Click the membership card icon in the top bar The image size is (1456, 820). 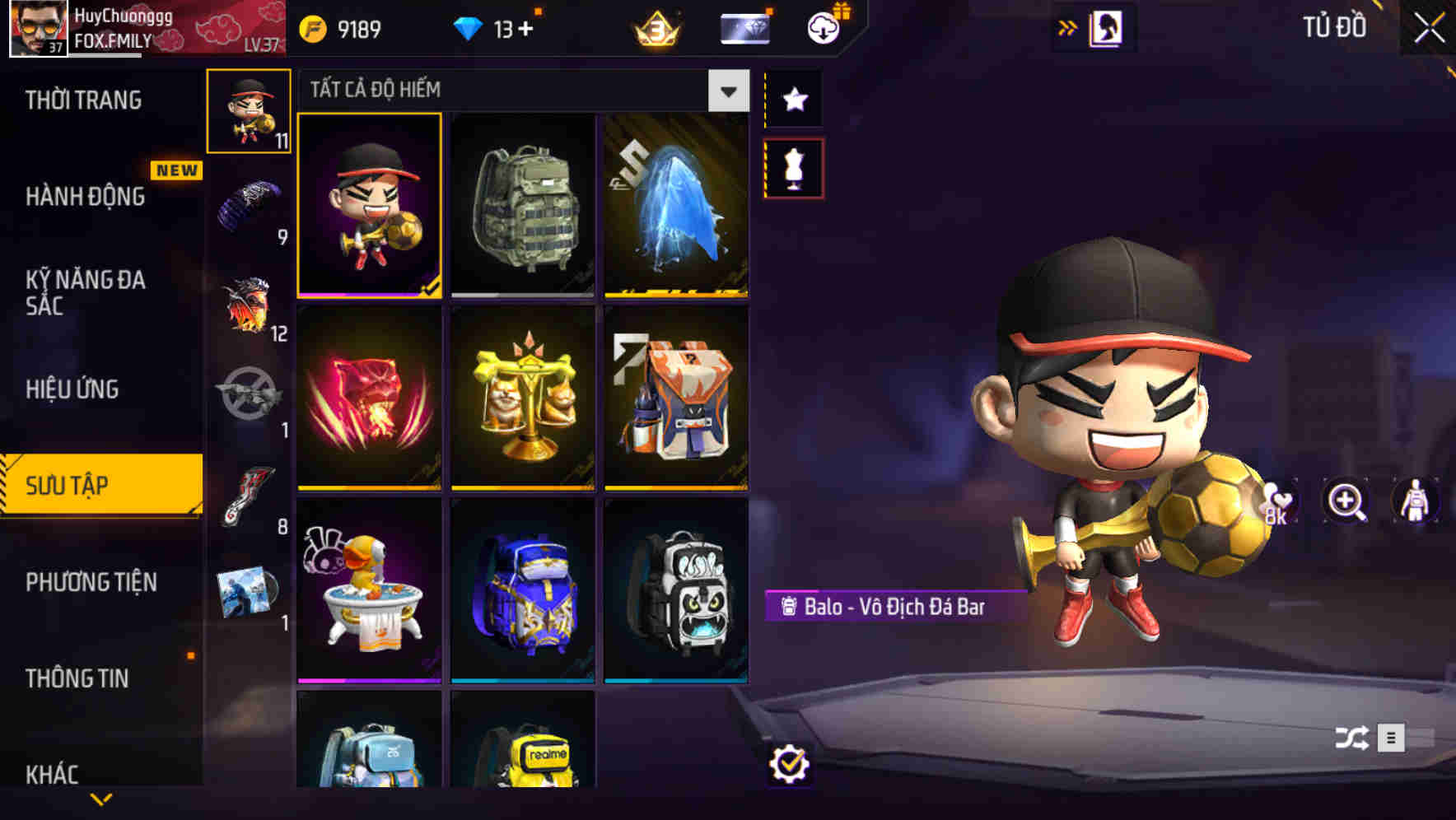744,27
